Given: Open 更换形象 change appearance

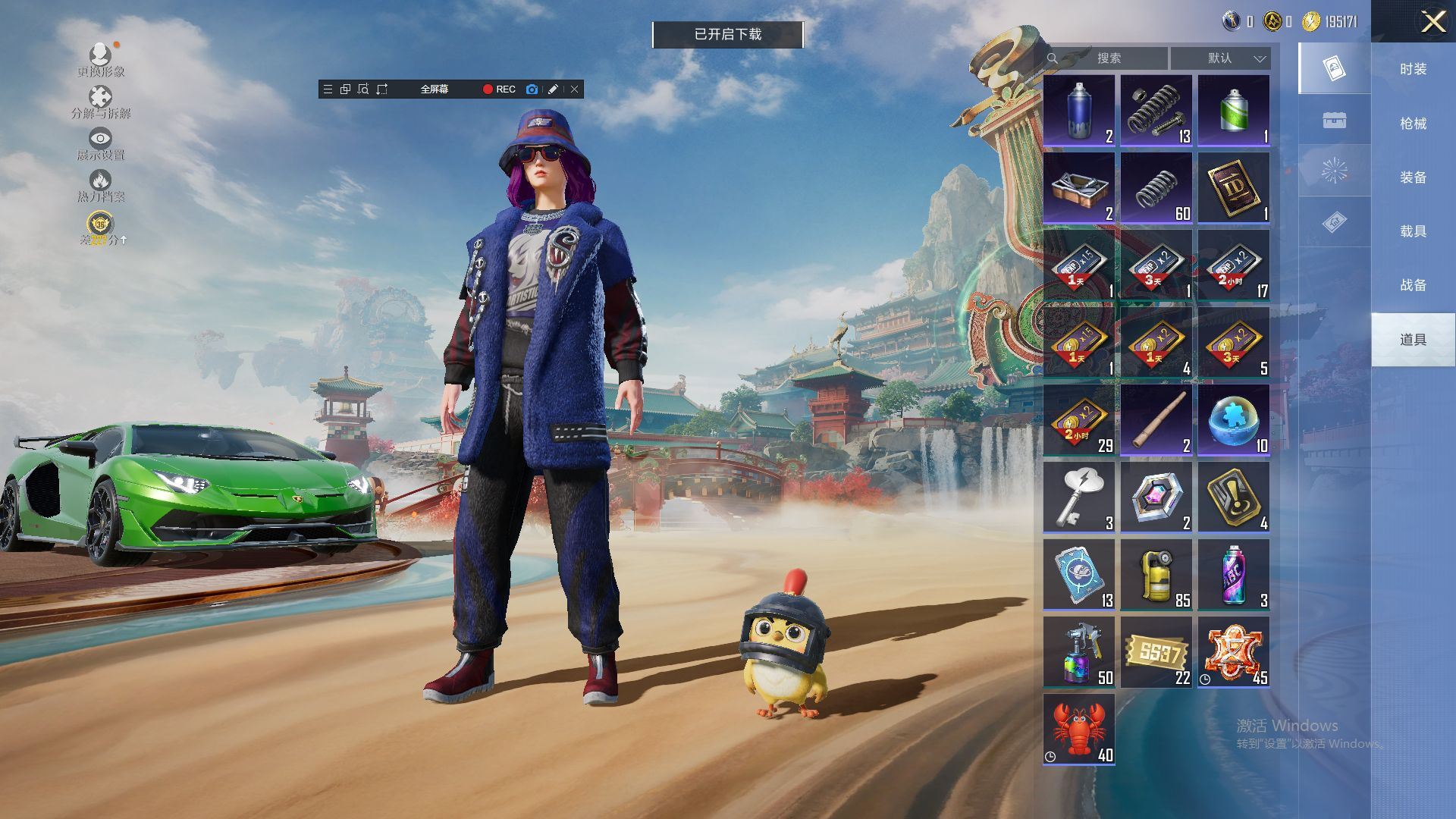Looking at the screenshot, I should (x=100, y=61).
